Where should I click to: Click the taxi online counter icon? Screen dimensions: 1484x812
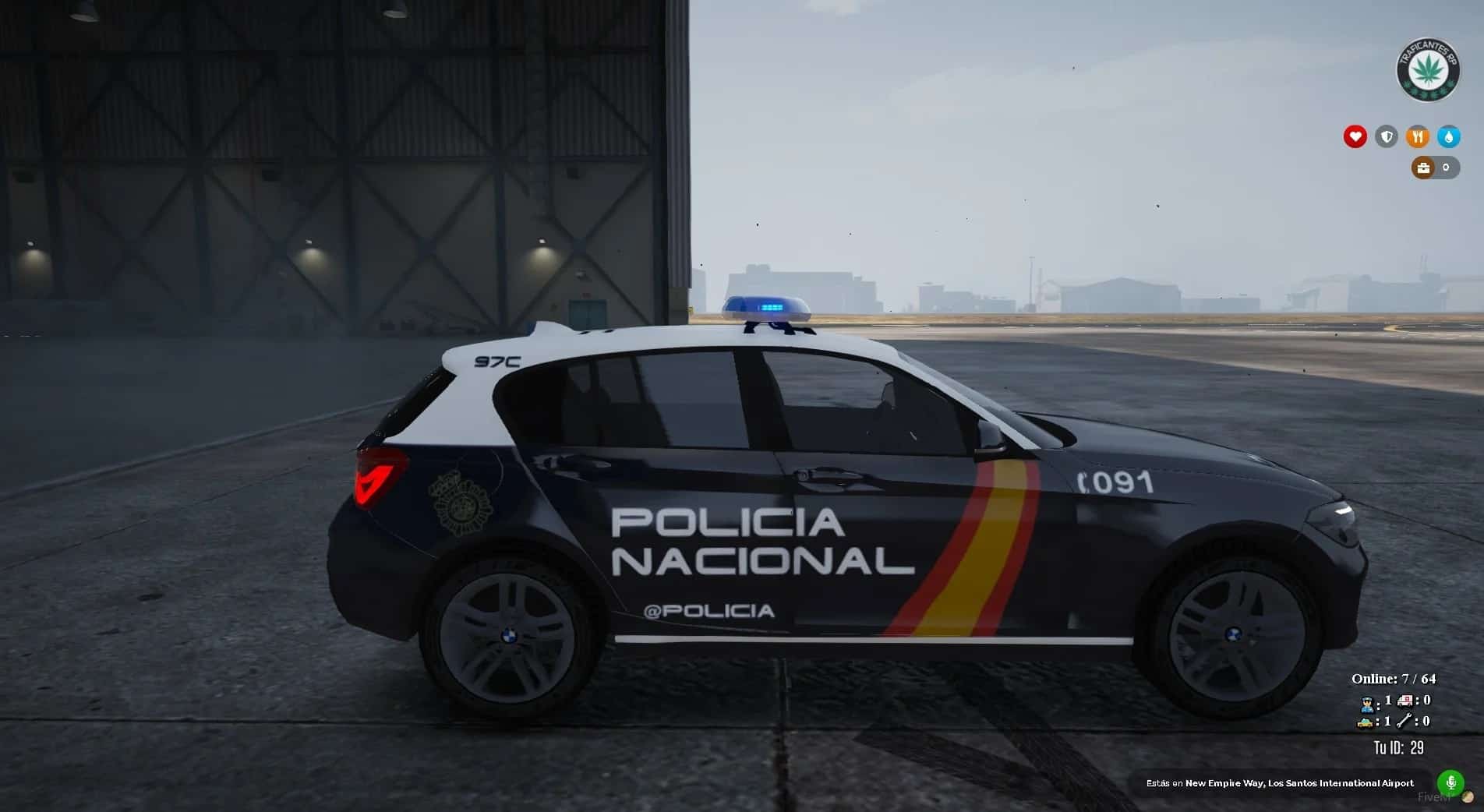pos(1366,722)
